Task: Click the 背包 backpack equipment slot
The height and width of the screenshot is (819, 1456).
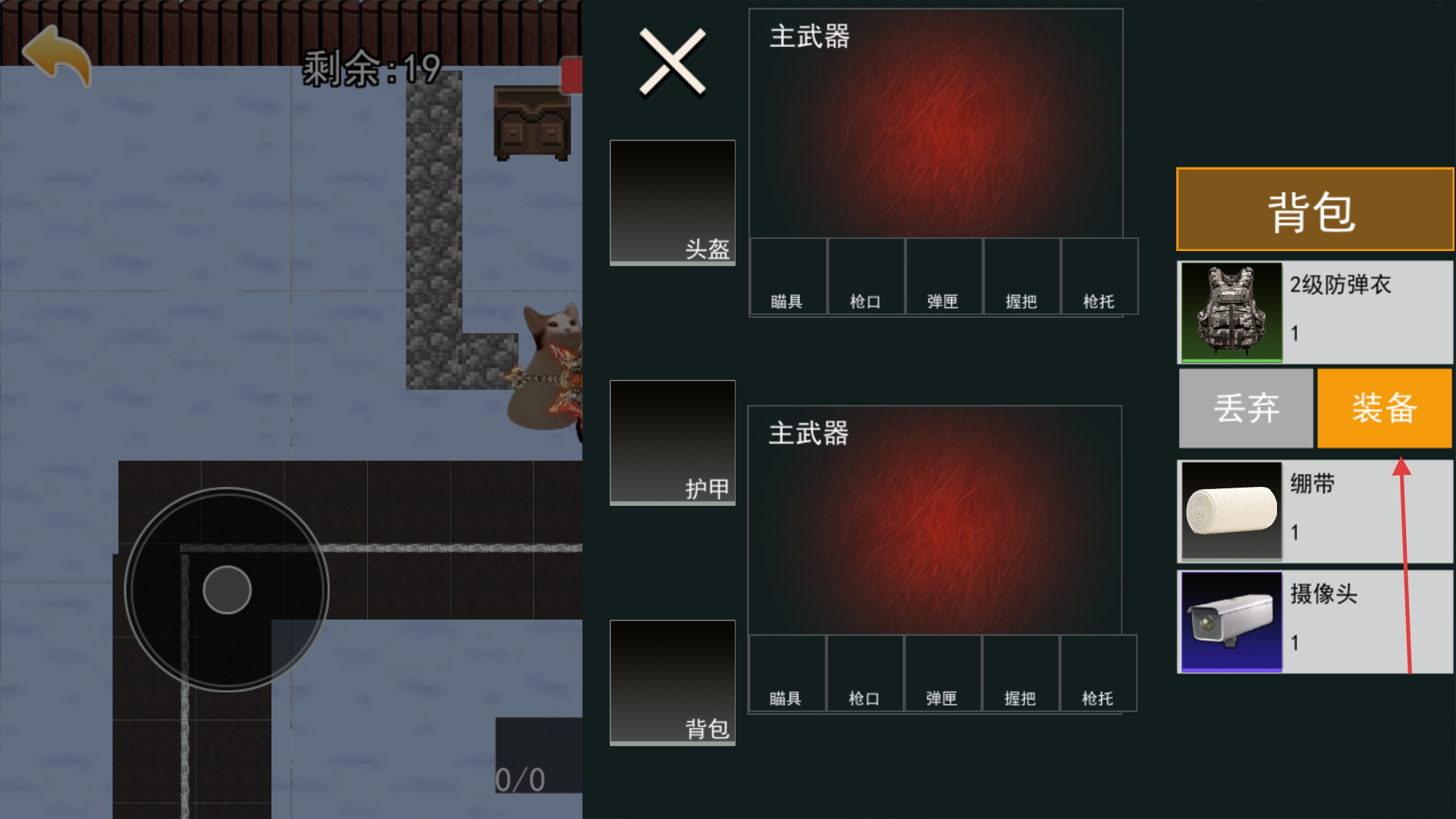Action: (673, 682)
